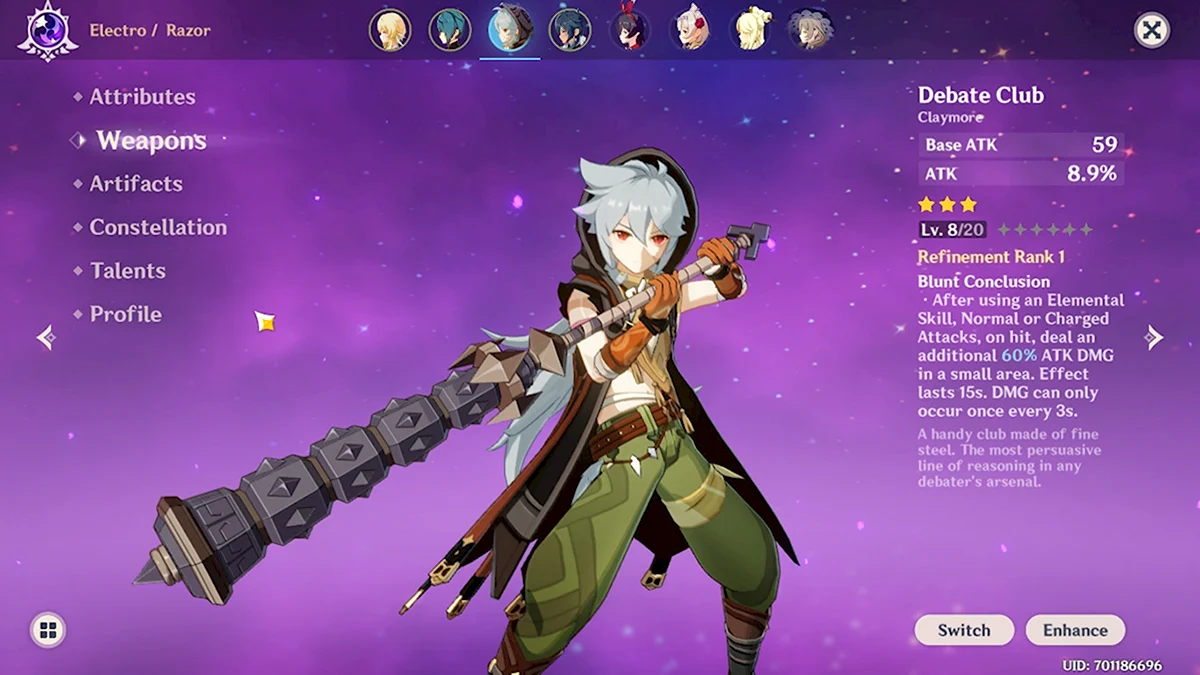Show the Talents section
This screenshot has height=675, width=1200.
(x=127, y=271)
